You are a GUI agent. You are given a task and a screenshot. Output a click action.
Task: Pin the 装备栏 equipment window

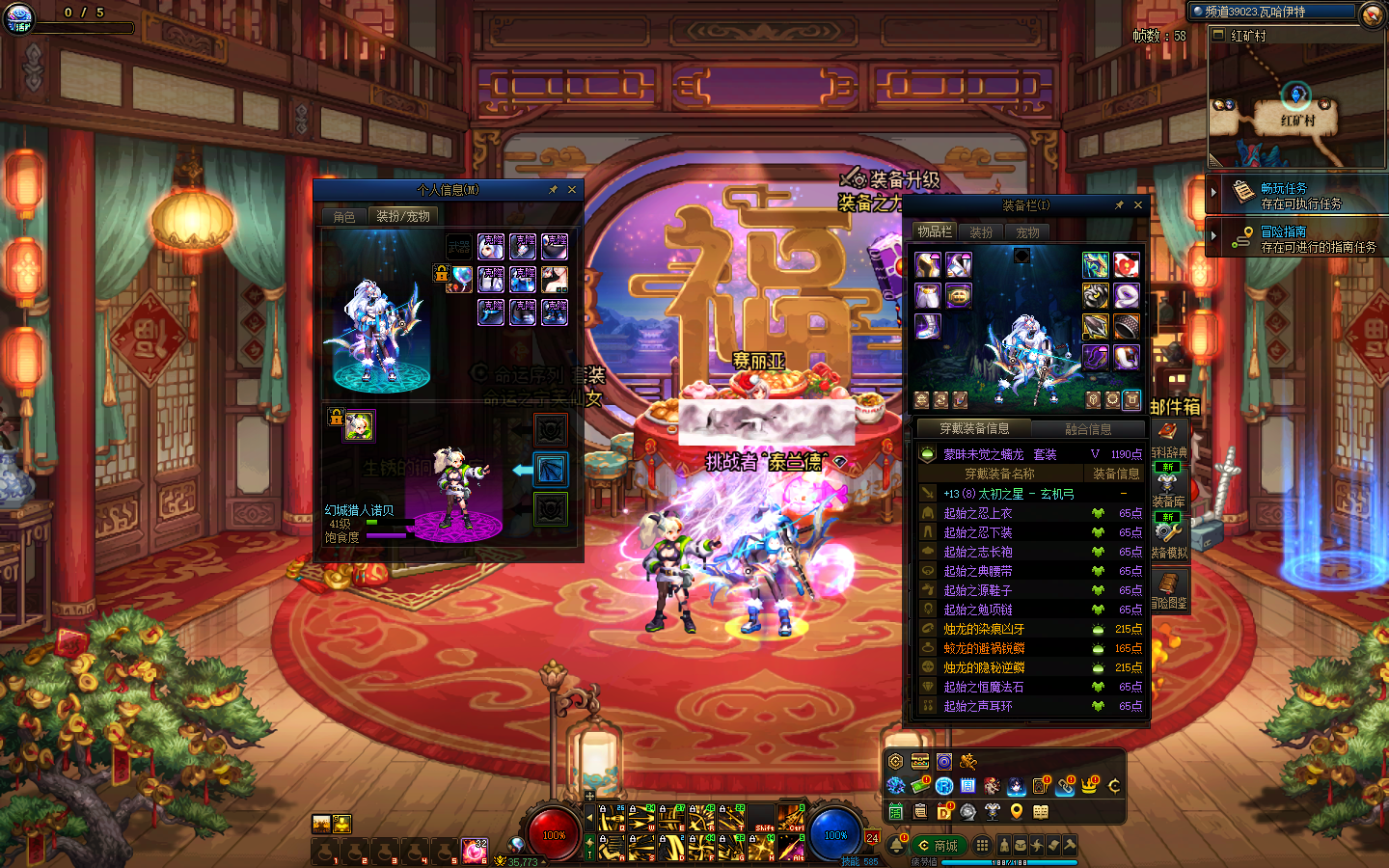pos(1119,205)
